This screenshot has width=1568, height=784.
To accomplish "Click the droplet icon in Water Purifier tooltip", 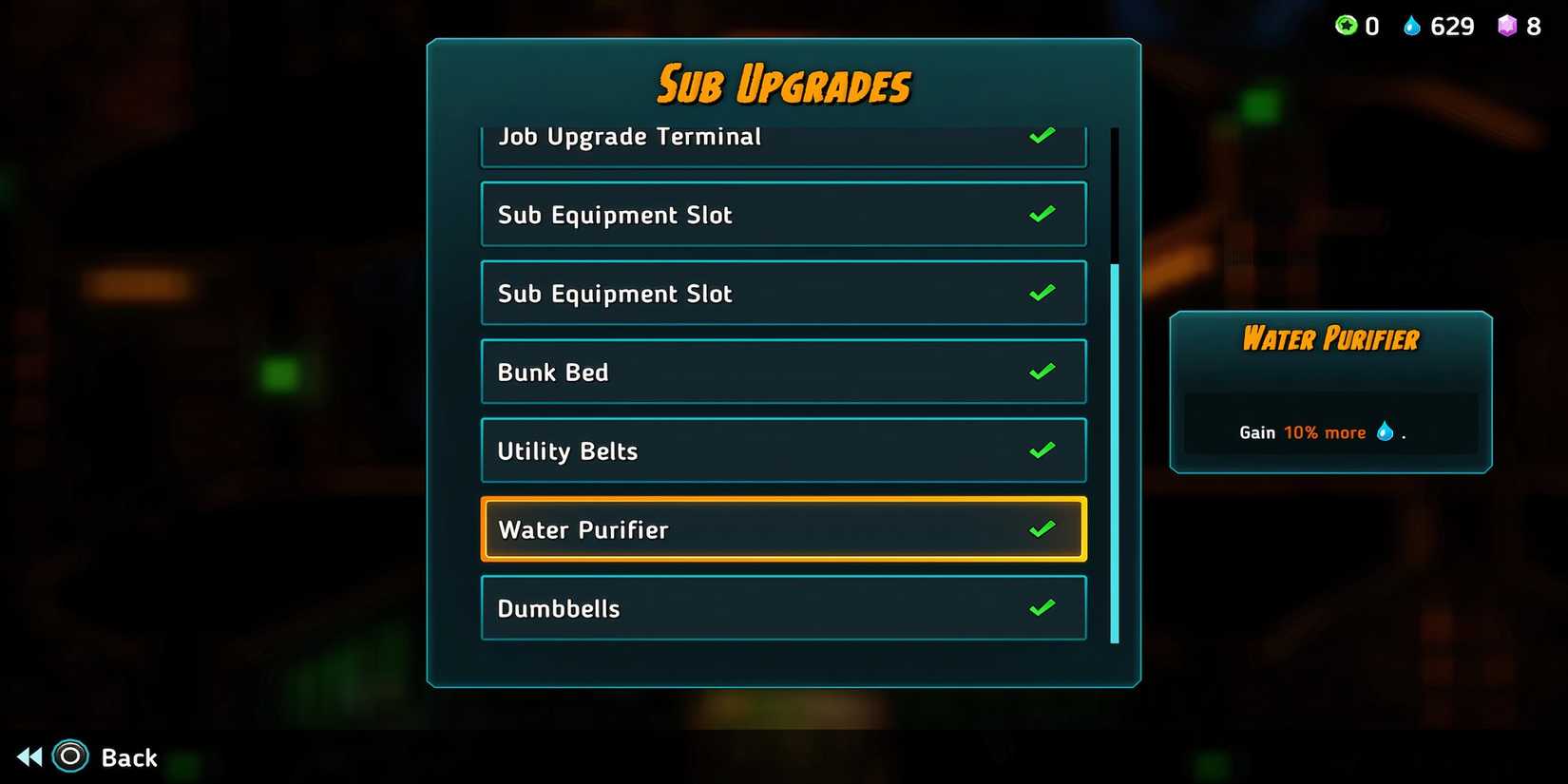I will tap(1385, 430).
